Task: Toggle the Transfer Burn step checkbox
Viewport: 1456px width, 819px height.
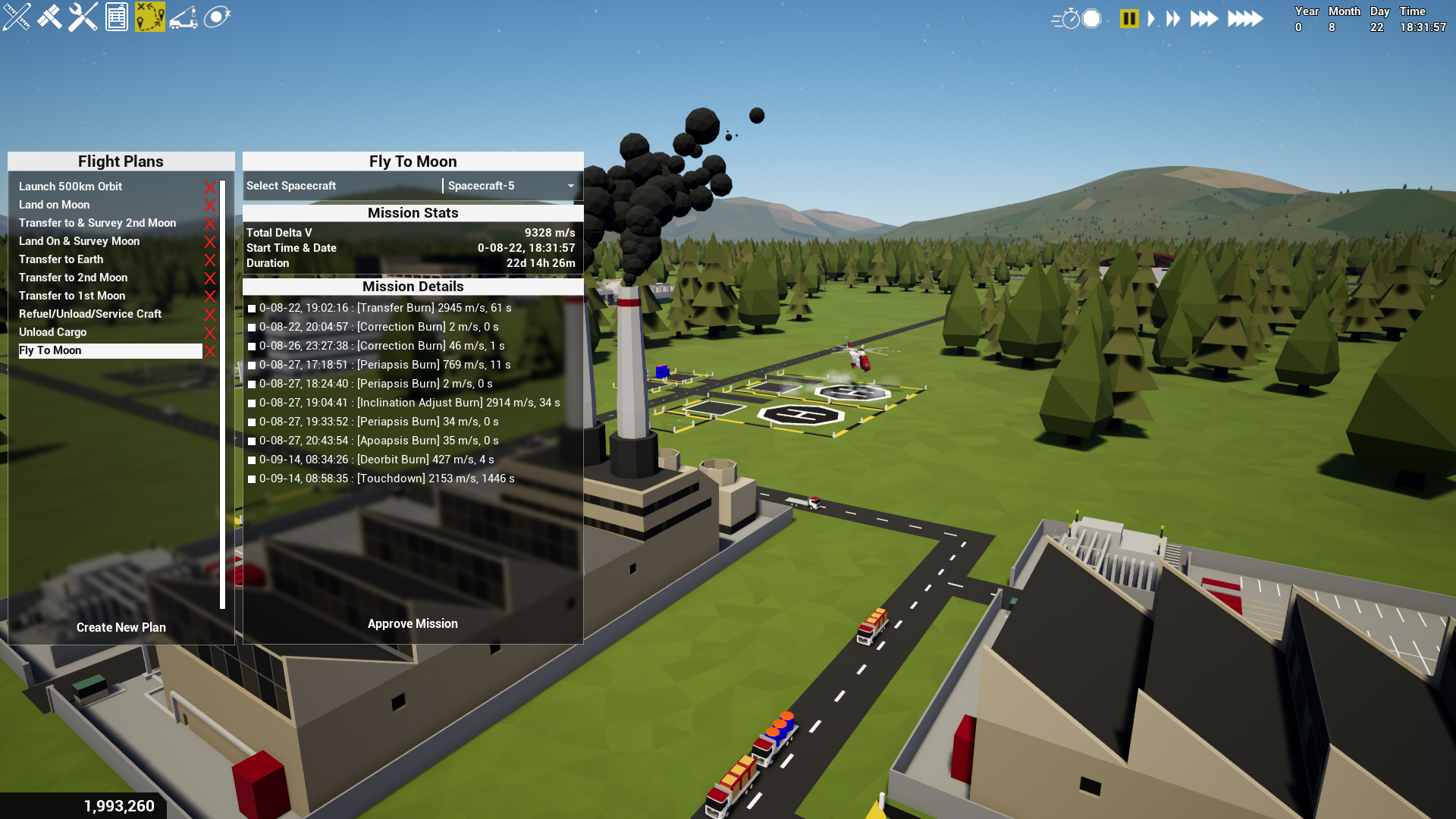Action: (x=252, y=309)
